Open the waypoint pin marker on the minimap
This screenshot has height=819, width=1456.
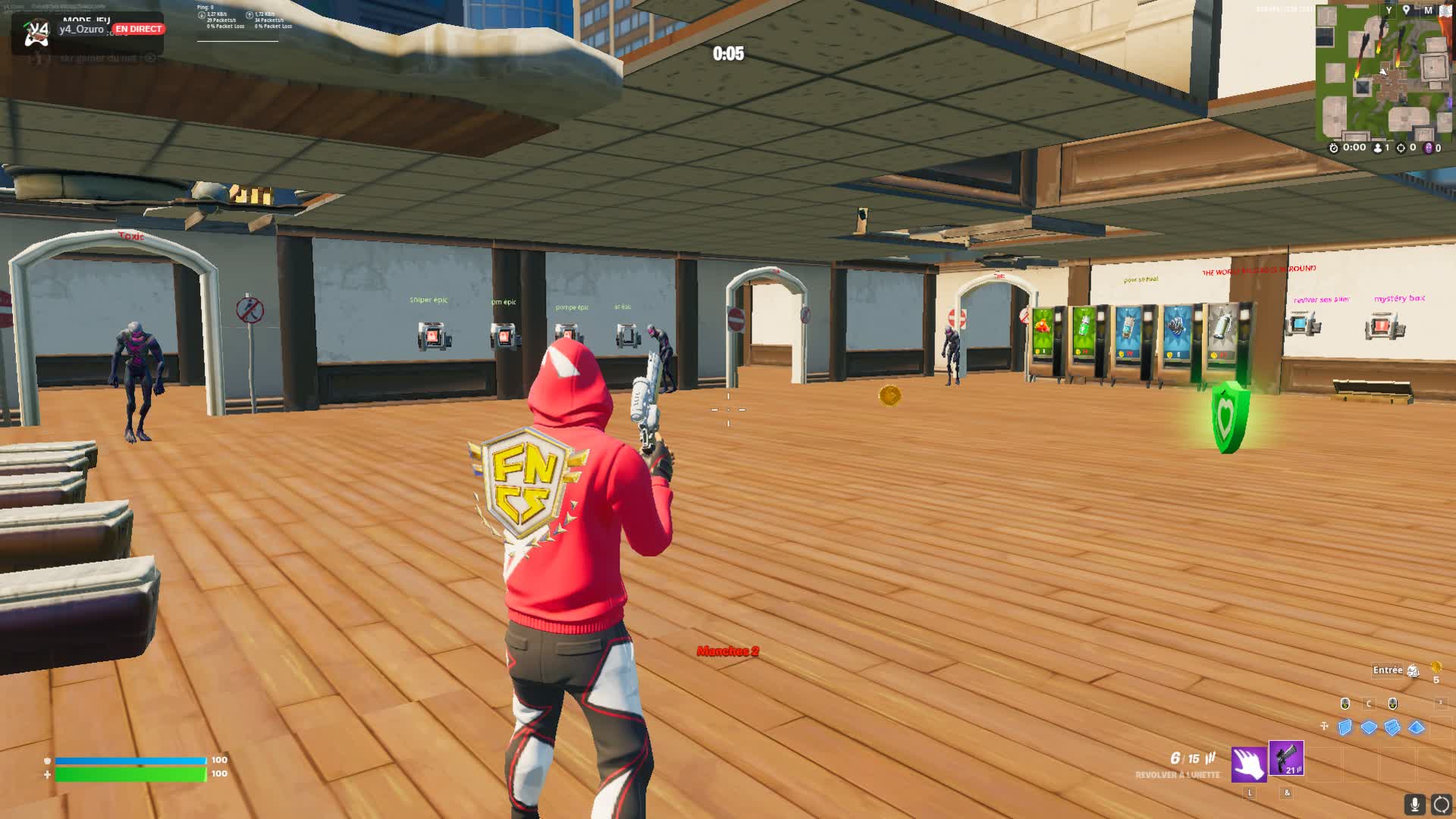coord(1406,10)
